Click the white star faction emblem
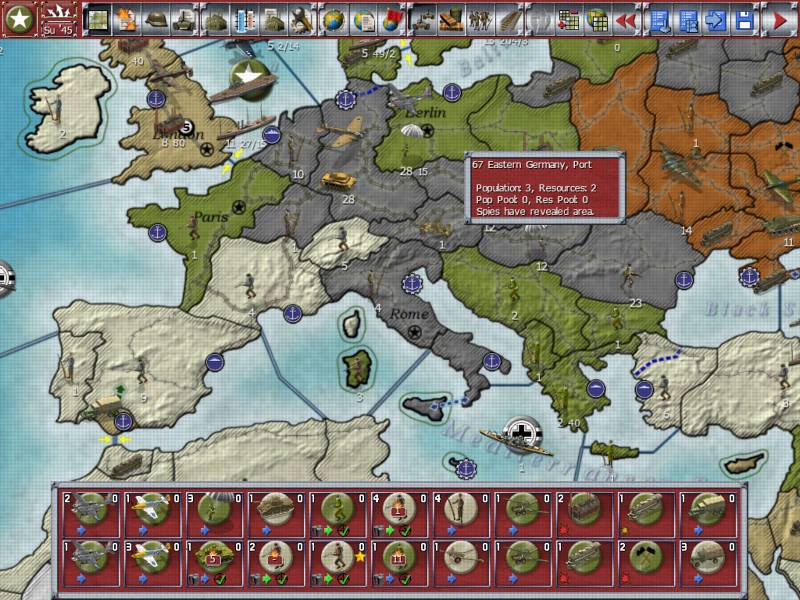 coord(18,19)
